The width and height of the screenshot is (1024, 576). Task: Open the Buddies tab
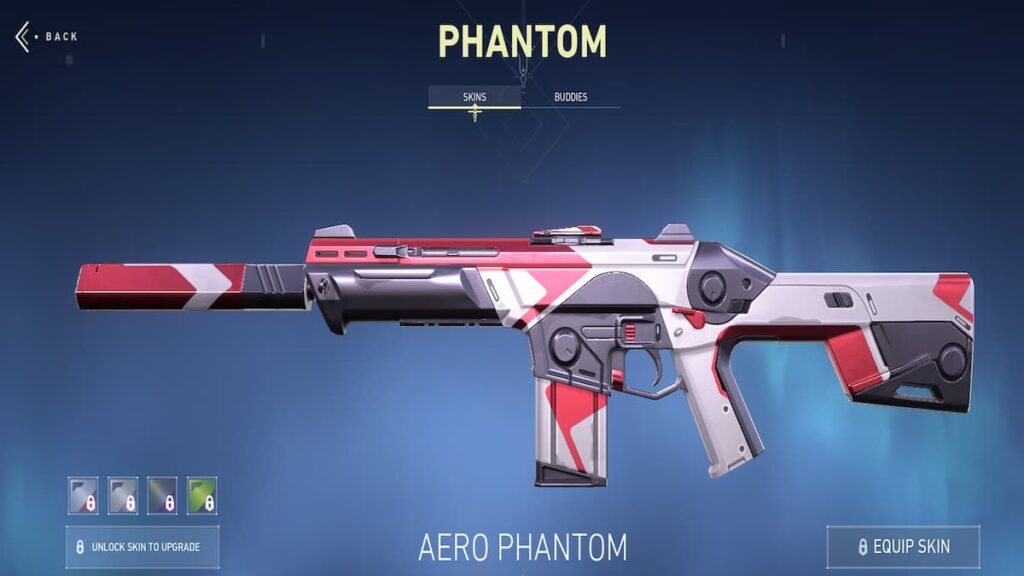tap(570, 97)
